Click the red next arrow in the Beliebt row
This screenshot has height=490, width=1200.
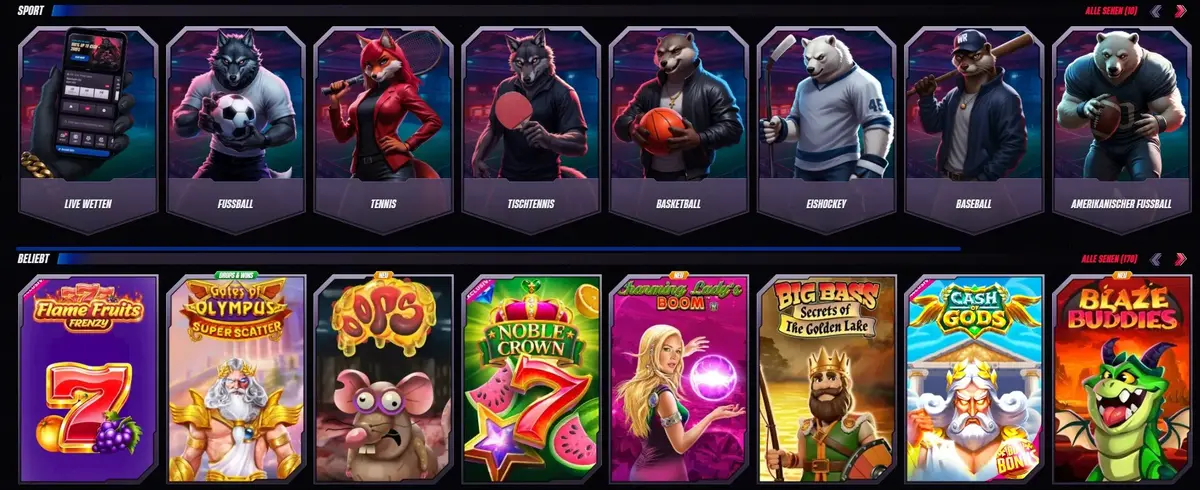click(x=1181, y=259)
